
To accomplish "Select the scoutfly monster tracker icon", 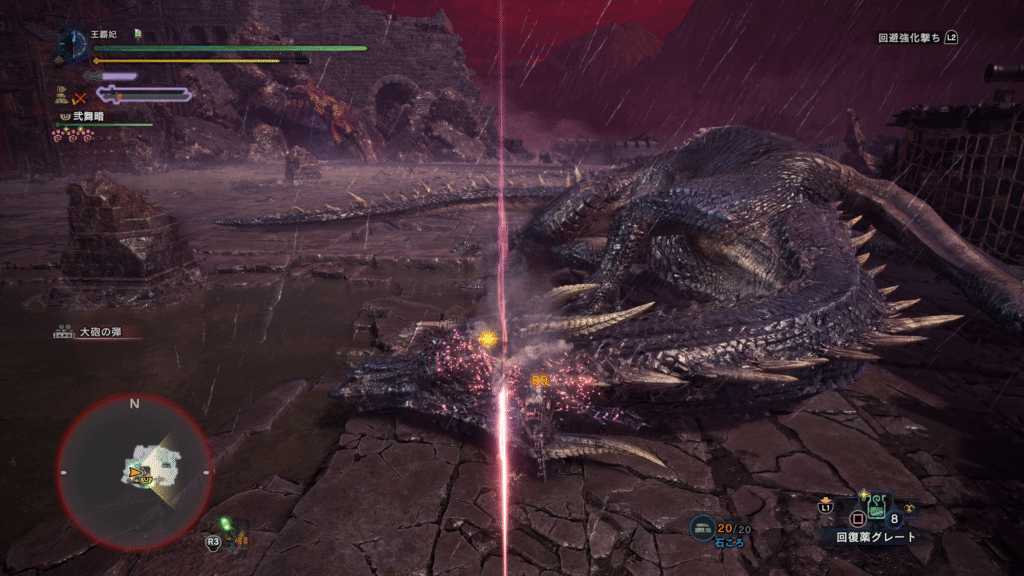I will (x=233, y=535).
